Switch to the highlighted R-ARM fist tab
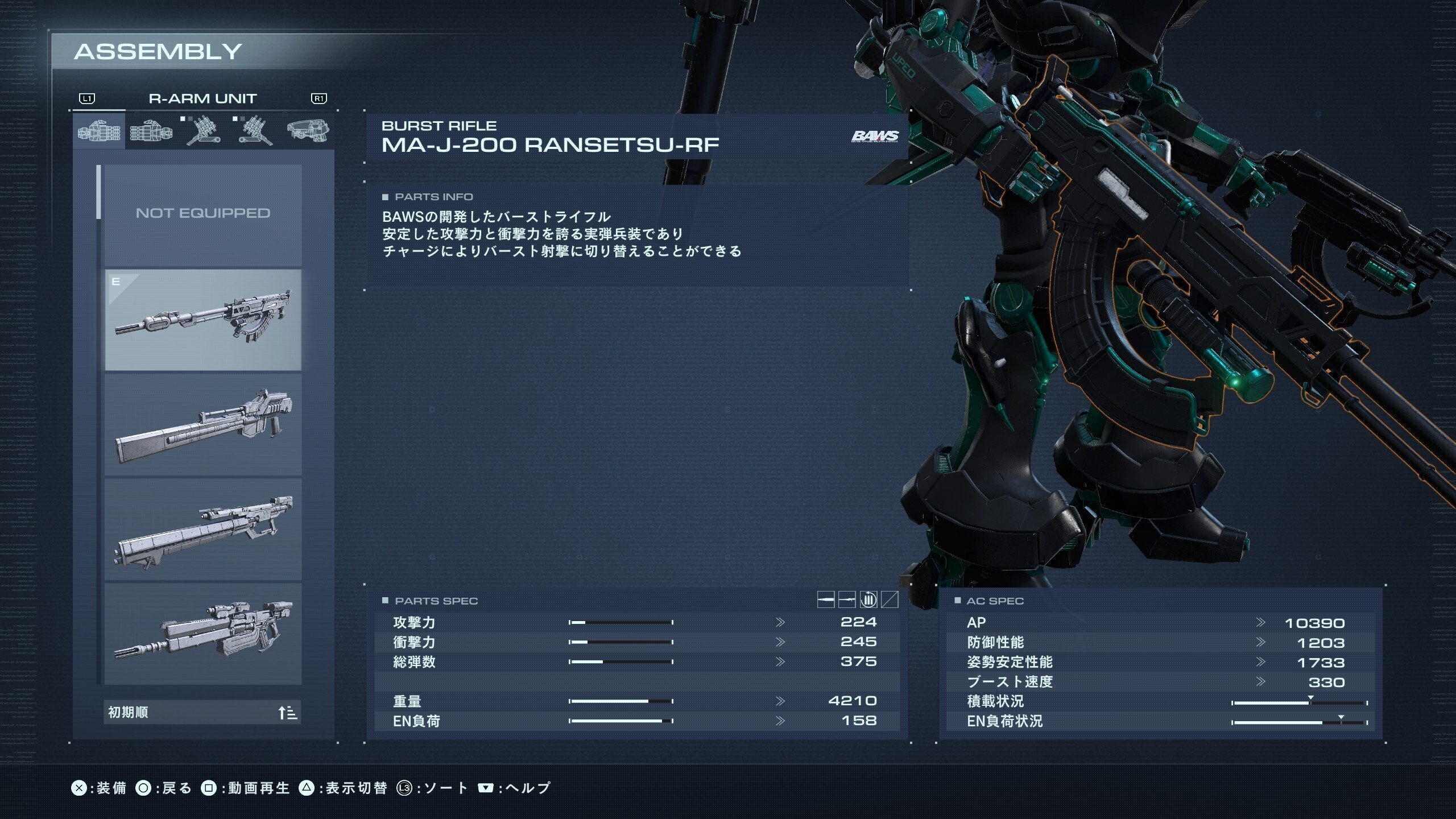Image resolution: width=1456 pixels, height=819 pixels. click(99, 131)
